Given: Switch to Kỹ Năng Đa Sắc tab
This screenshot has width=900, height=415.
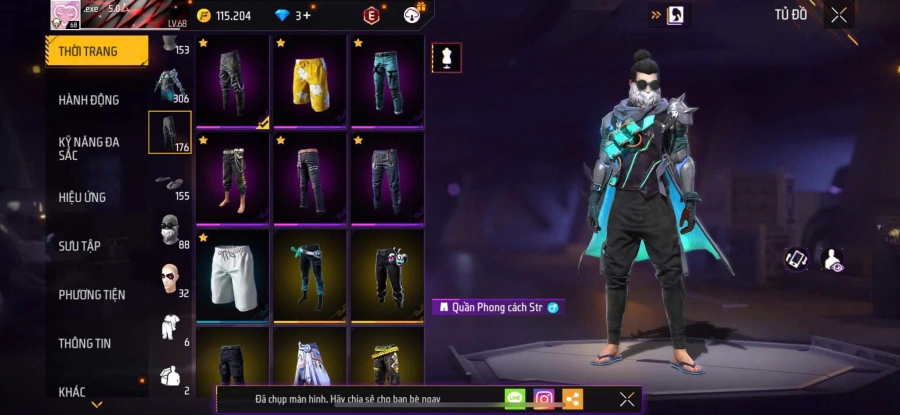Looking at the screenshot, I should pos(89,148).
